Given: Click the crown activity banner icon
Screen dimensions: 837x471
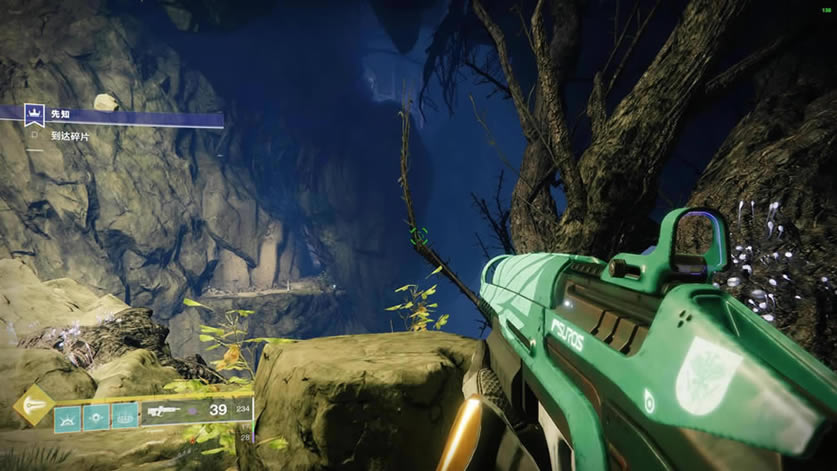Looking at the screenshot, I should coord(36,115).
